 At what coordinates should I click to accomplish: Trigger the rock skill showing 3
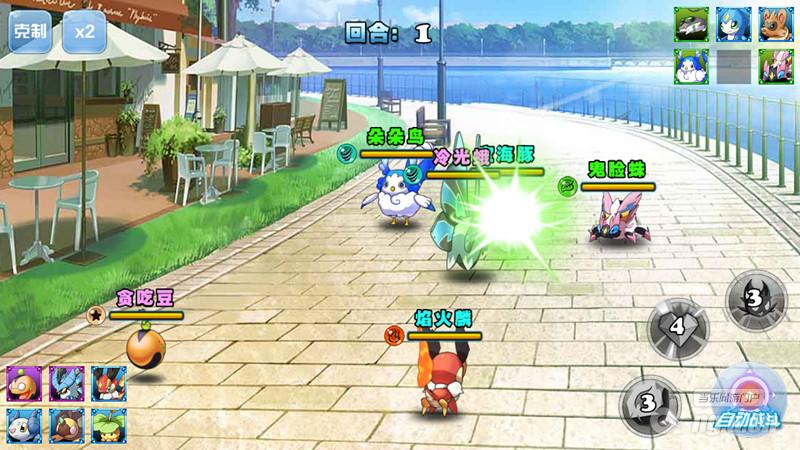pyautogui.click(x=648, y=403)
